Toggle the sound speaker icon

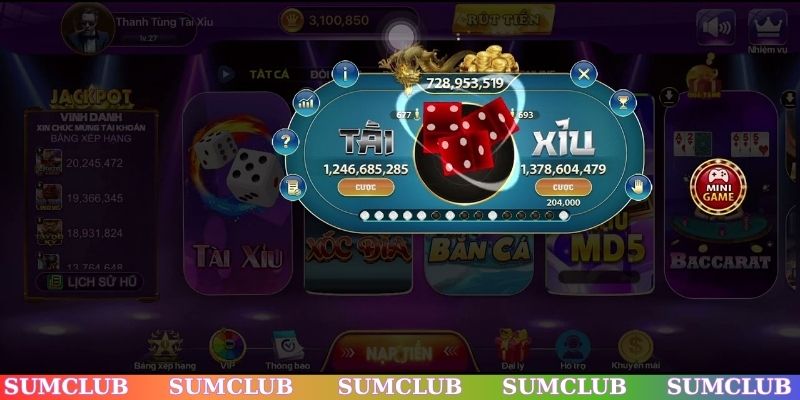click(x=715, y=28)
